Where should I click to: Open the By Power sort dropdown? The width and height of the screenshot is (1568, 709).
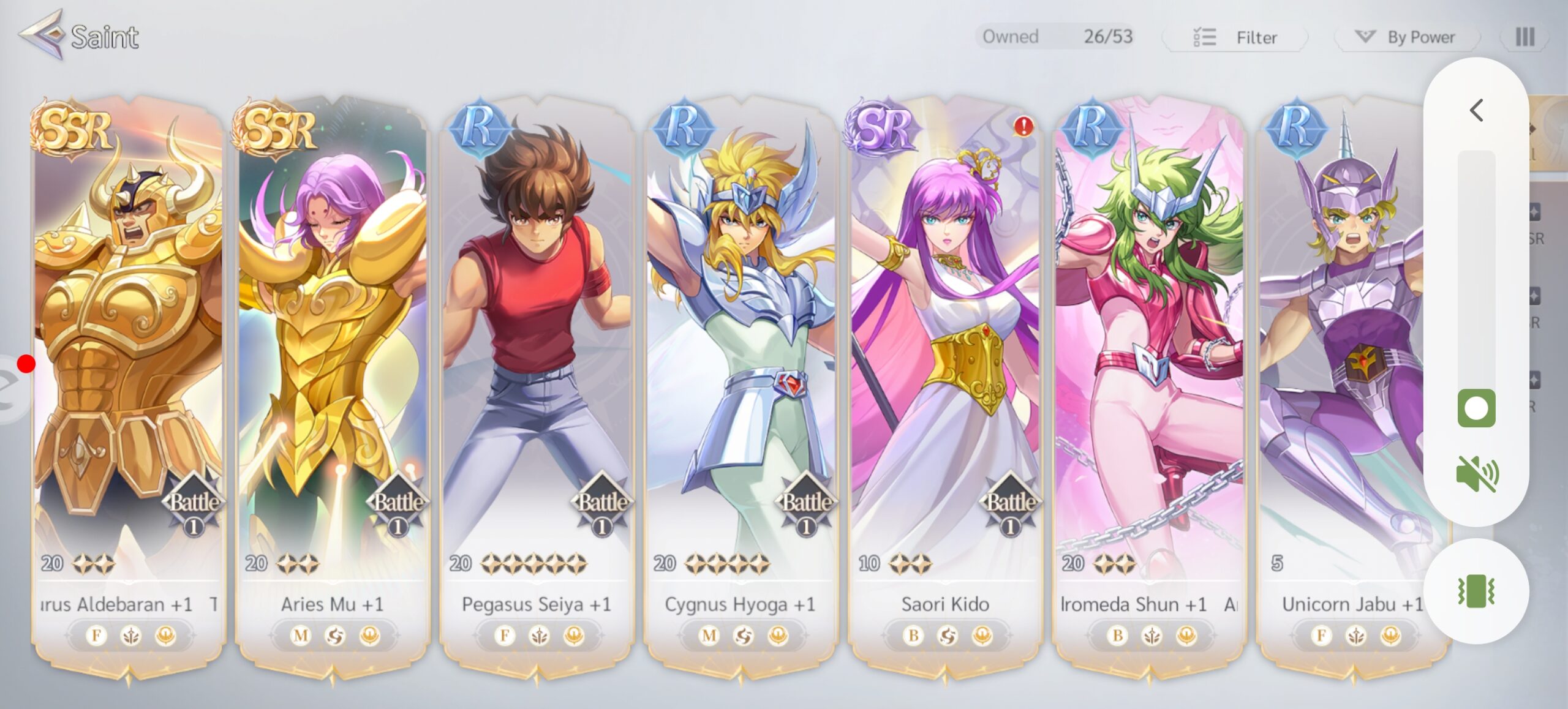click(1408, 37)
